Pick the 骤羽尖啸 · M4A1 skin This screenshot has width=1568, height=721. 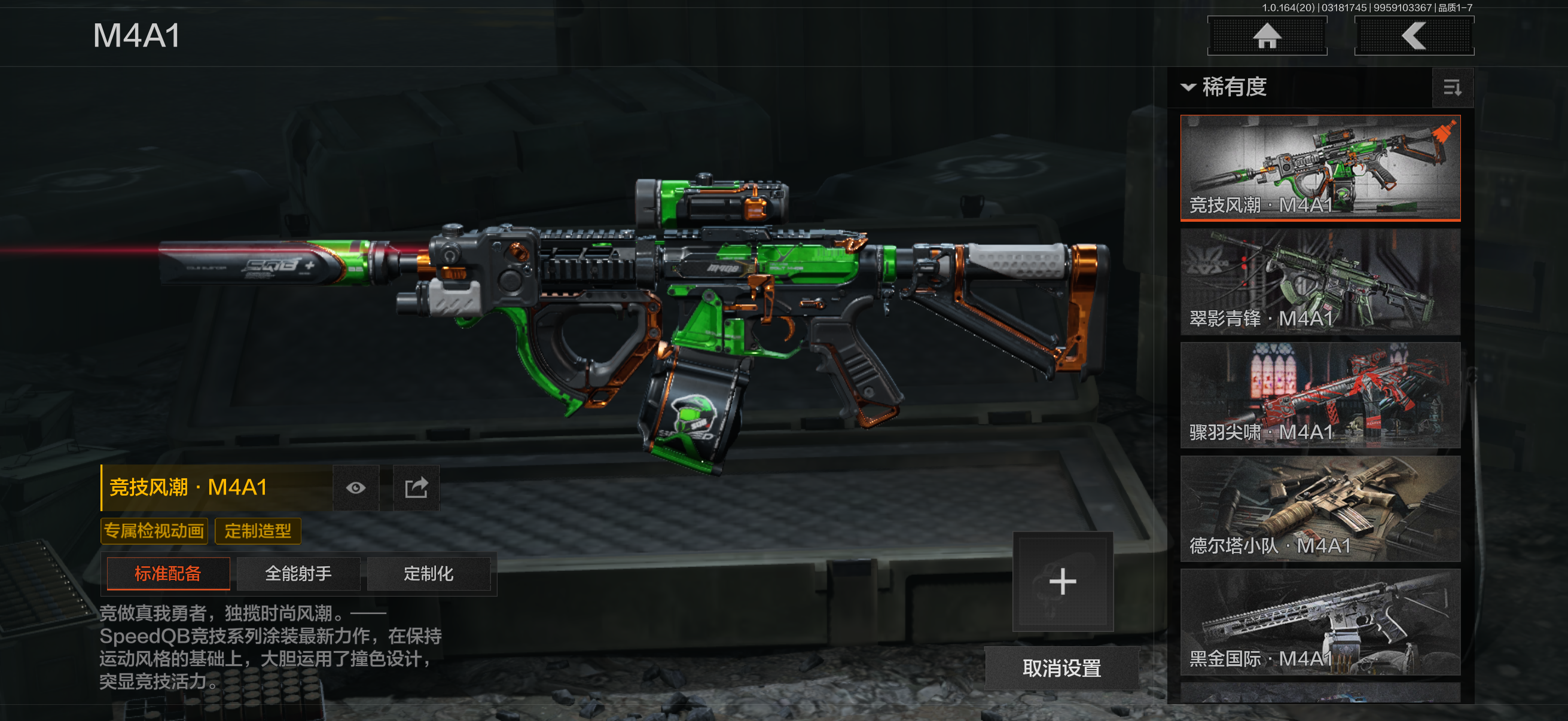[x=1320, y=395]
